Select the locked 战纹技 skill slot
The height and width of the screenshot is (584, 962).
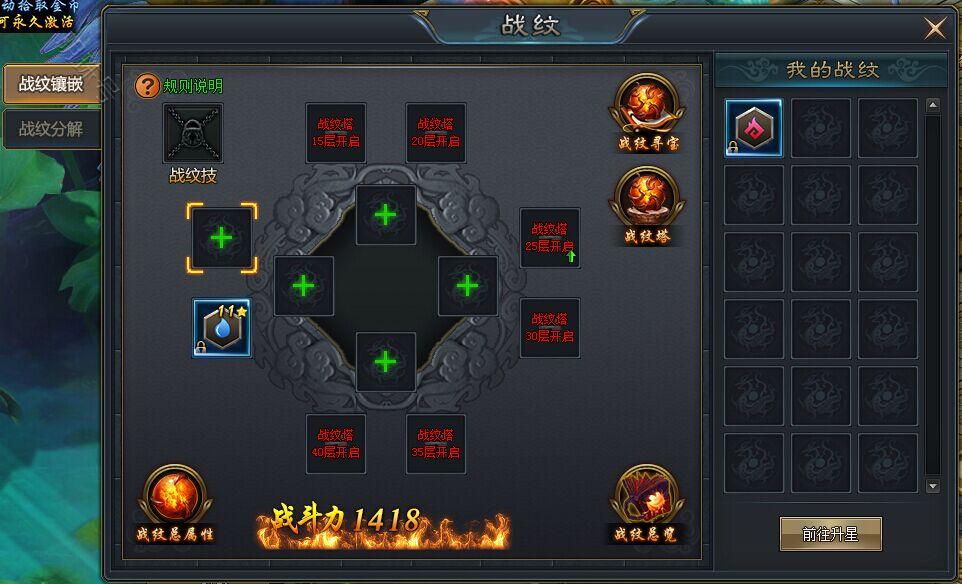point(193,133)
